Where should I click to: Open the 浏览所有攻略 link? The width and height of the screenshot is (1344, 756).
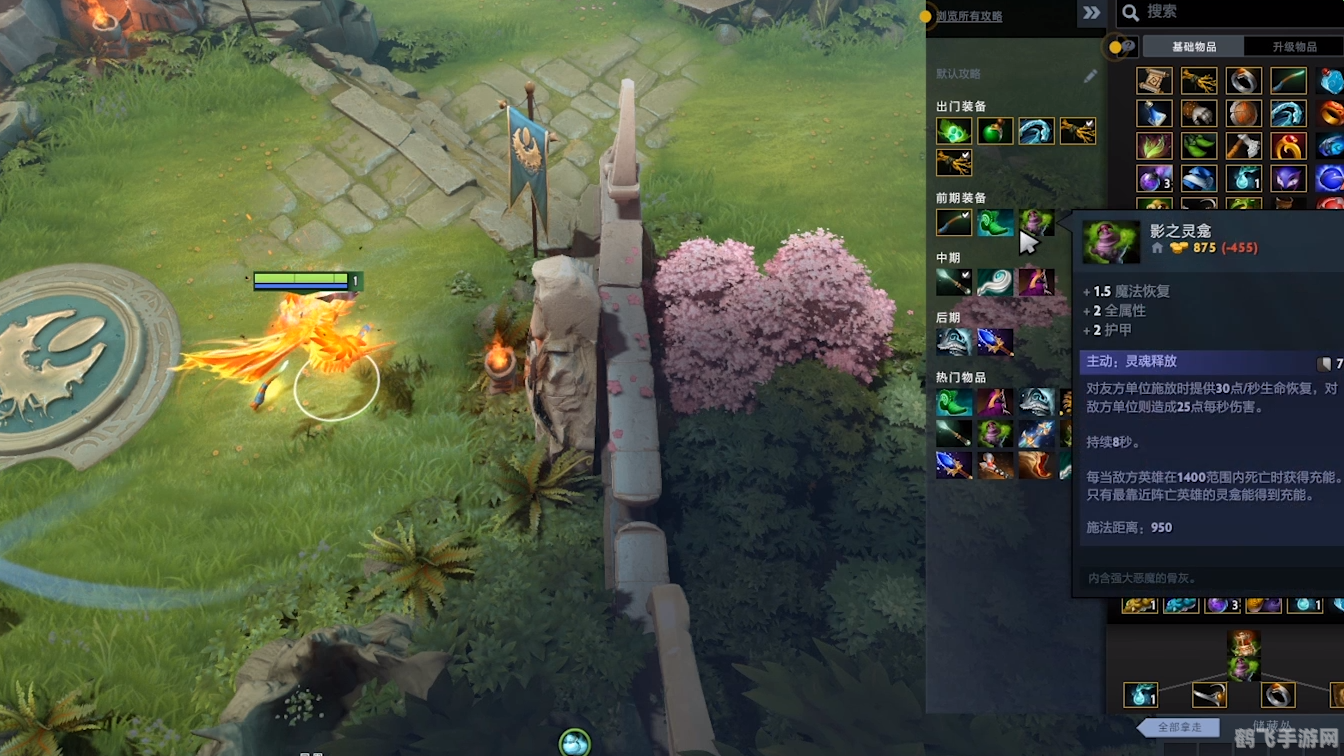[x=969, y=16]
